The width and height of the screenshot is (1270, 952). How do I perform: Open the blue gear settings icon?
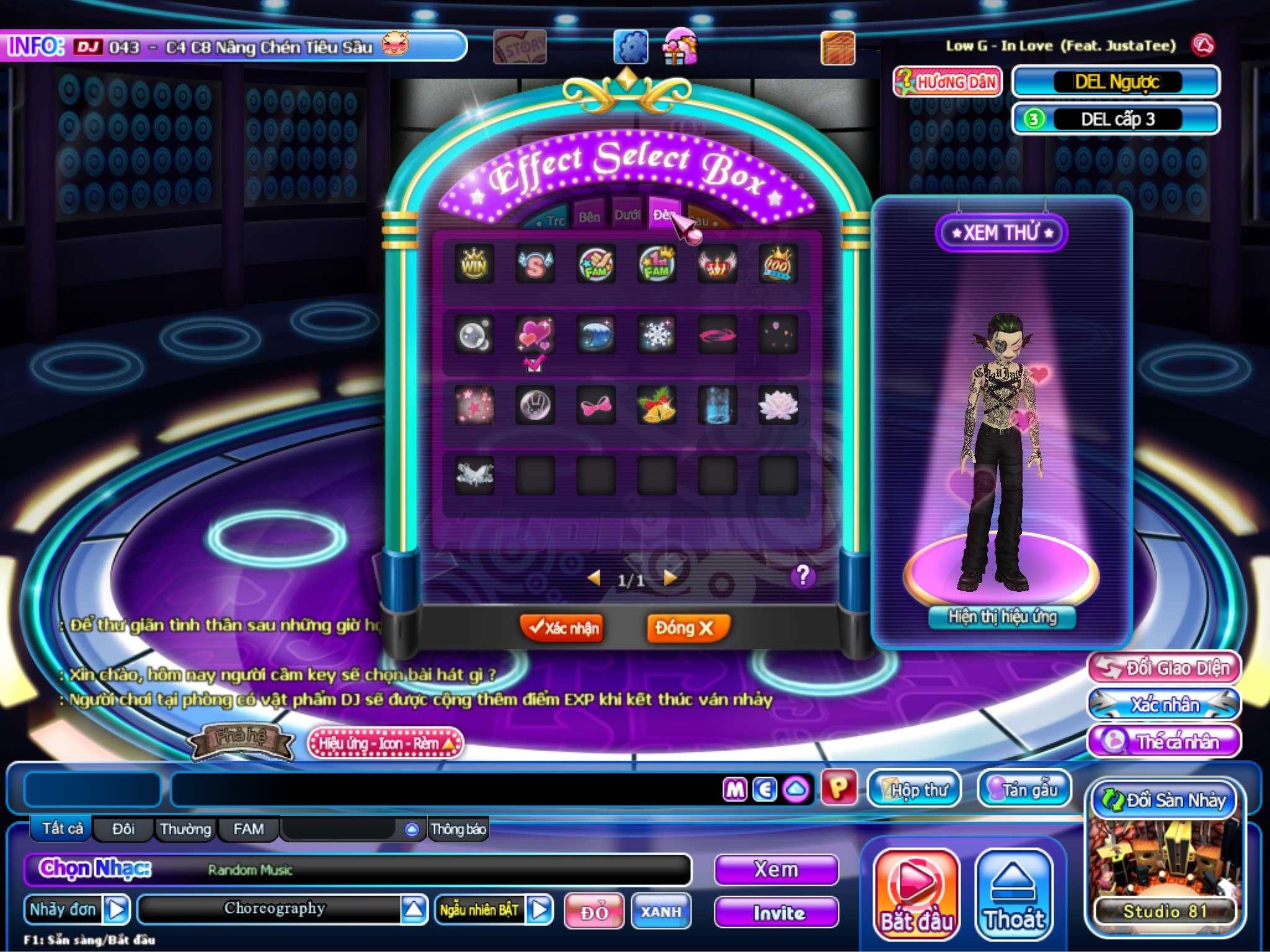[x=631, y=47]
